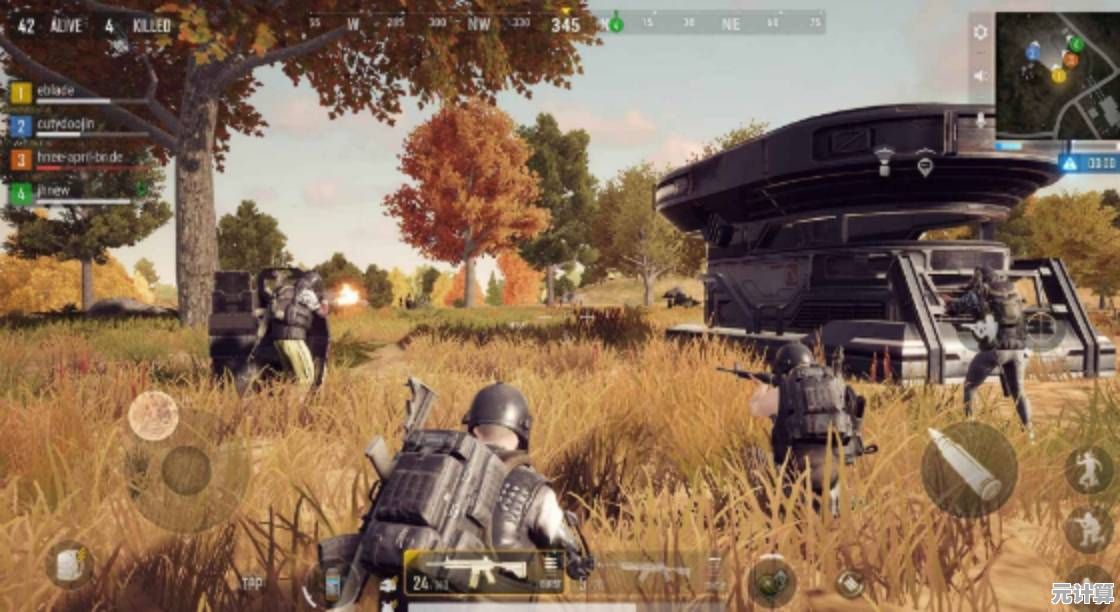Click the small diamond icon near grenade
Image resolution: width=1120 pixels, height=612 pixels.
click(x=848, y=582)
